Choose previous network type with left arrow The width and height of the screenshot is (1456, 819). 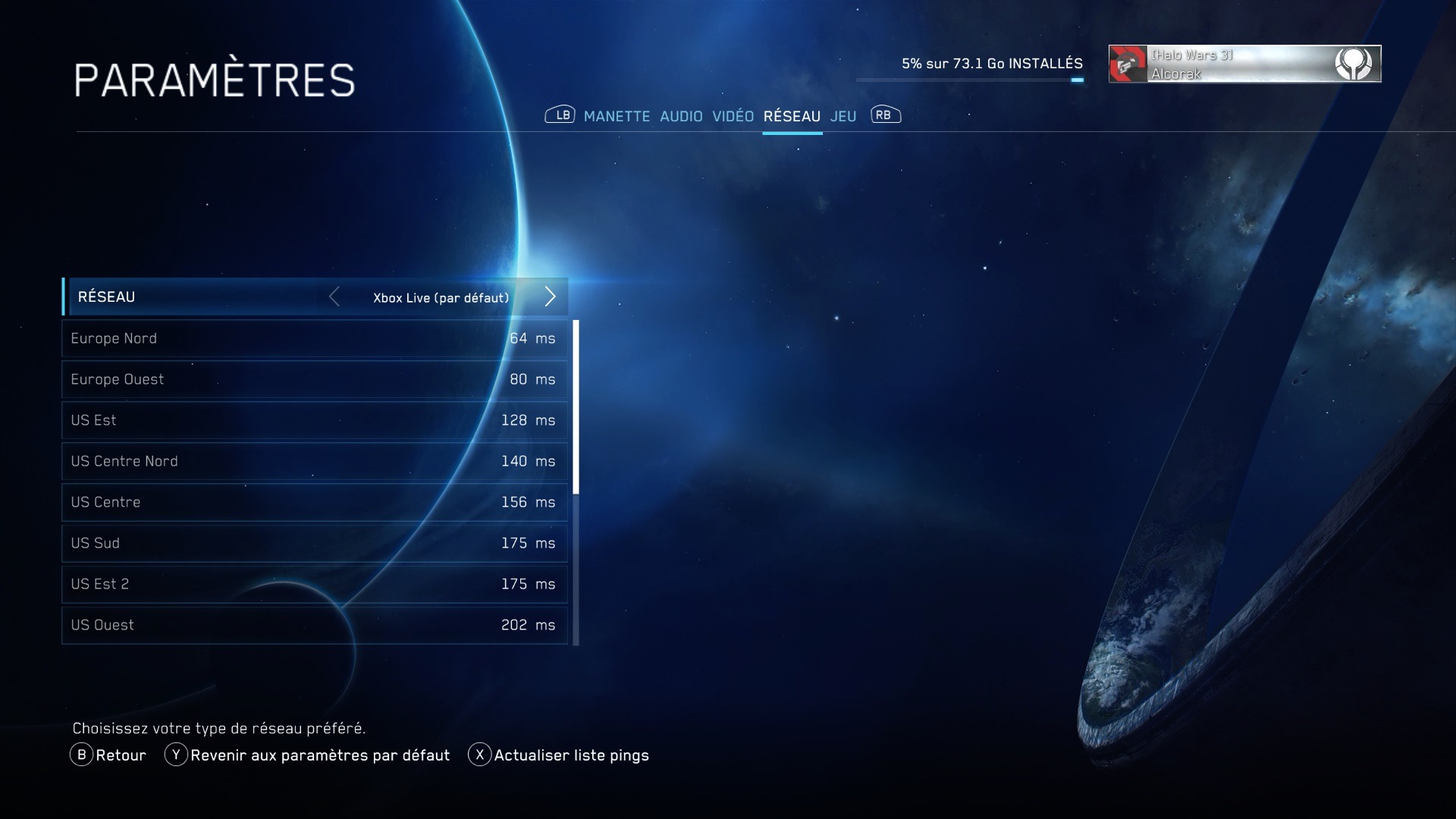(x=334, y=297)
